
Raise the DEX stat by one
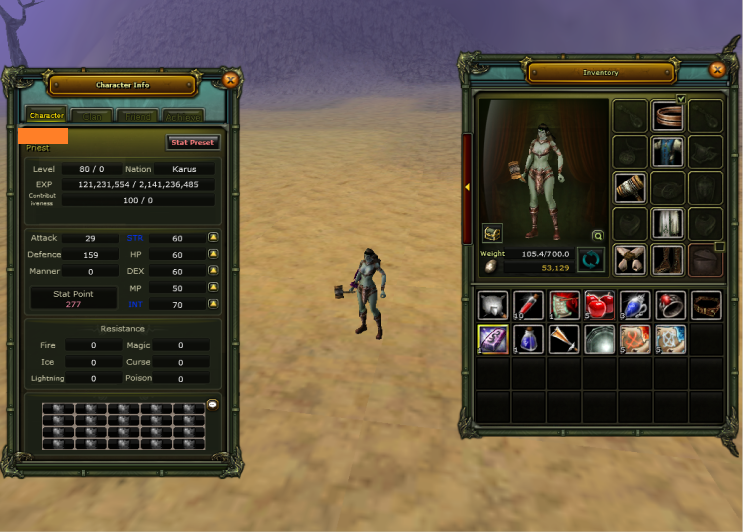pos(213,271)
